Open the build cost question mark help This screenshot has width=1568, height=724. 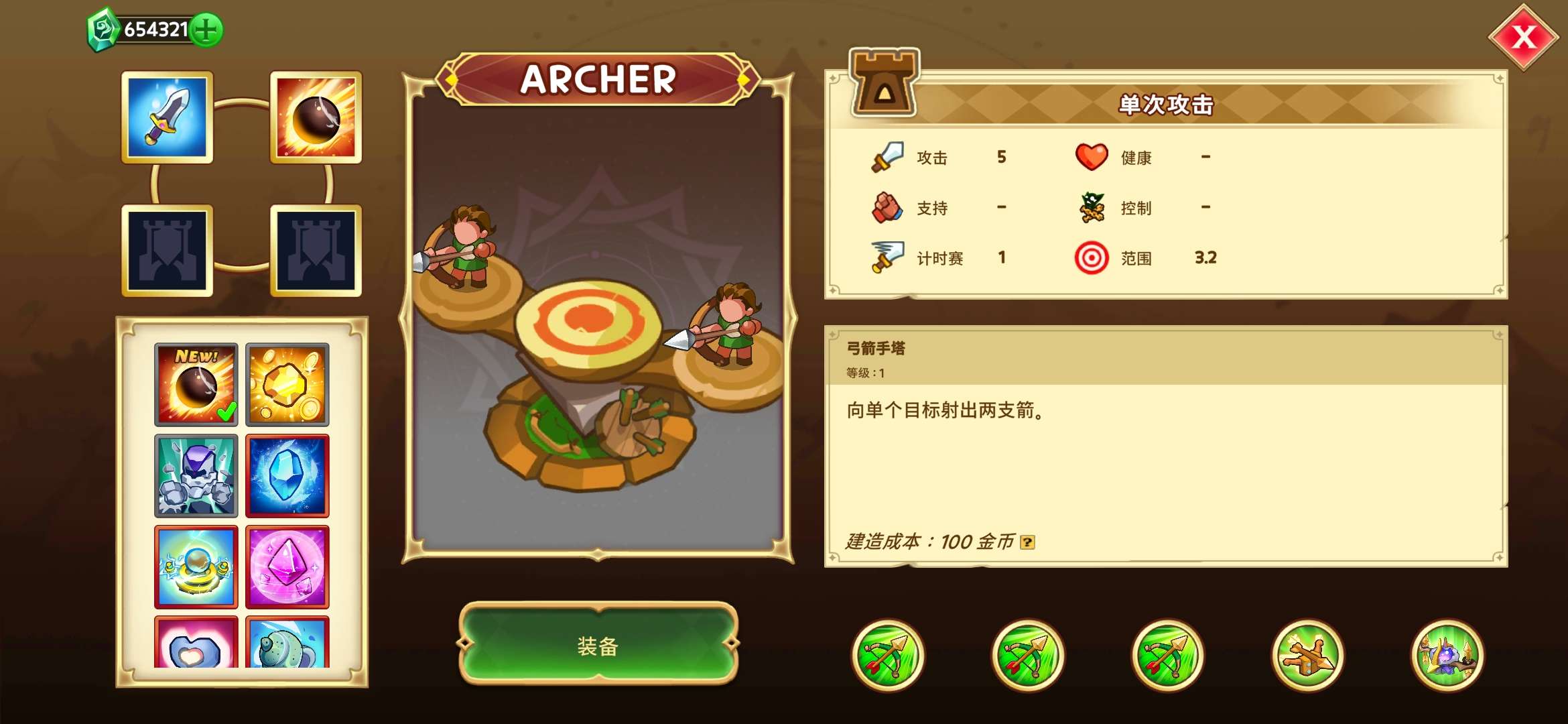pos(1027,542)
